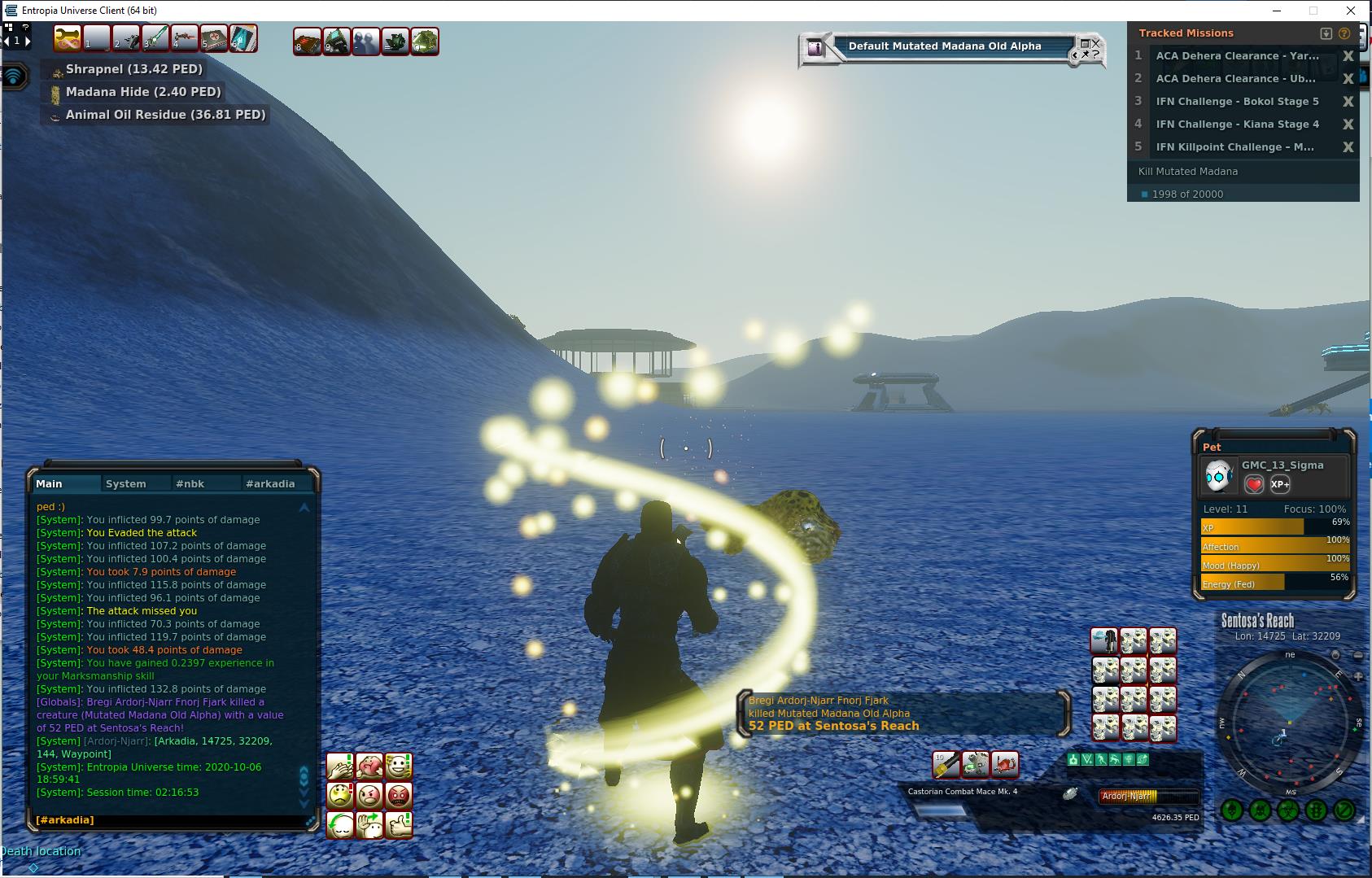Screen dimensions: 1372x878
Task: Zoom in the radar with plus button
Action: 1358,676
